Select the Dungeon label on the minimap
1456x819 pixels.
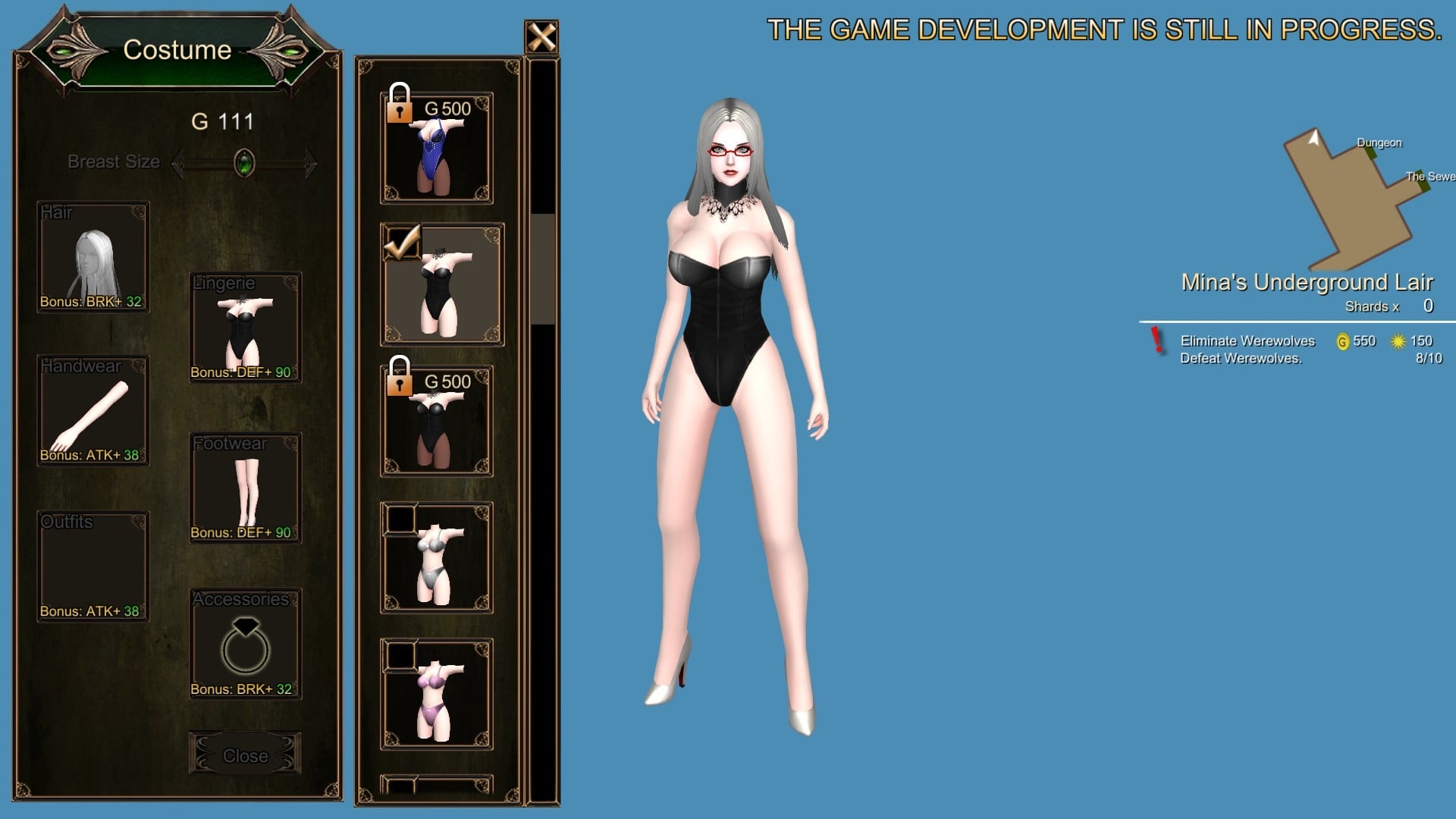coord(1379,143)
